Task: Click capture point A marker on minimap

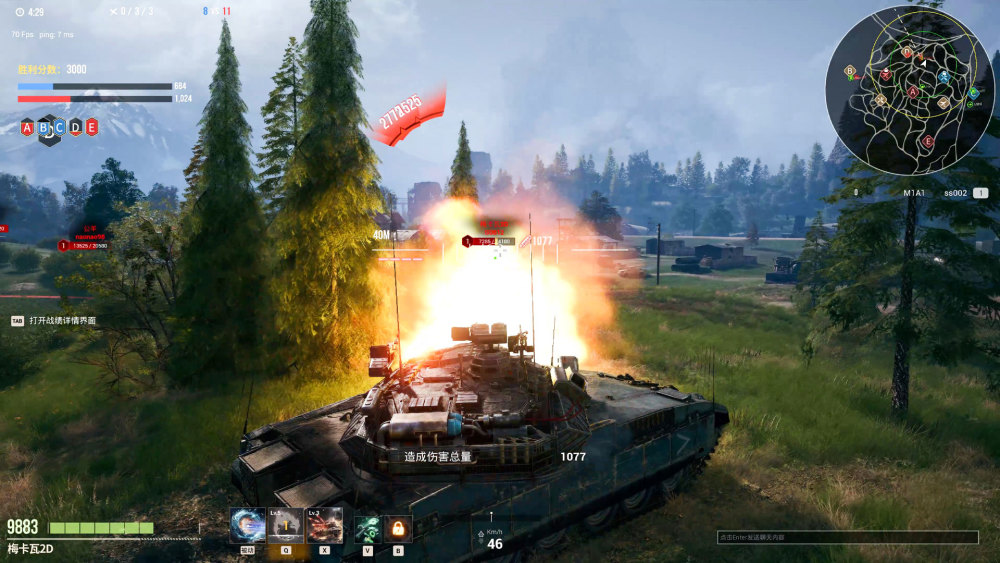Action: pos(912,92)
